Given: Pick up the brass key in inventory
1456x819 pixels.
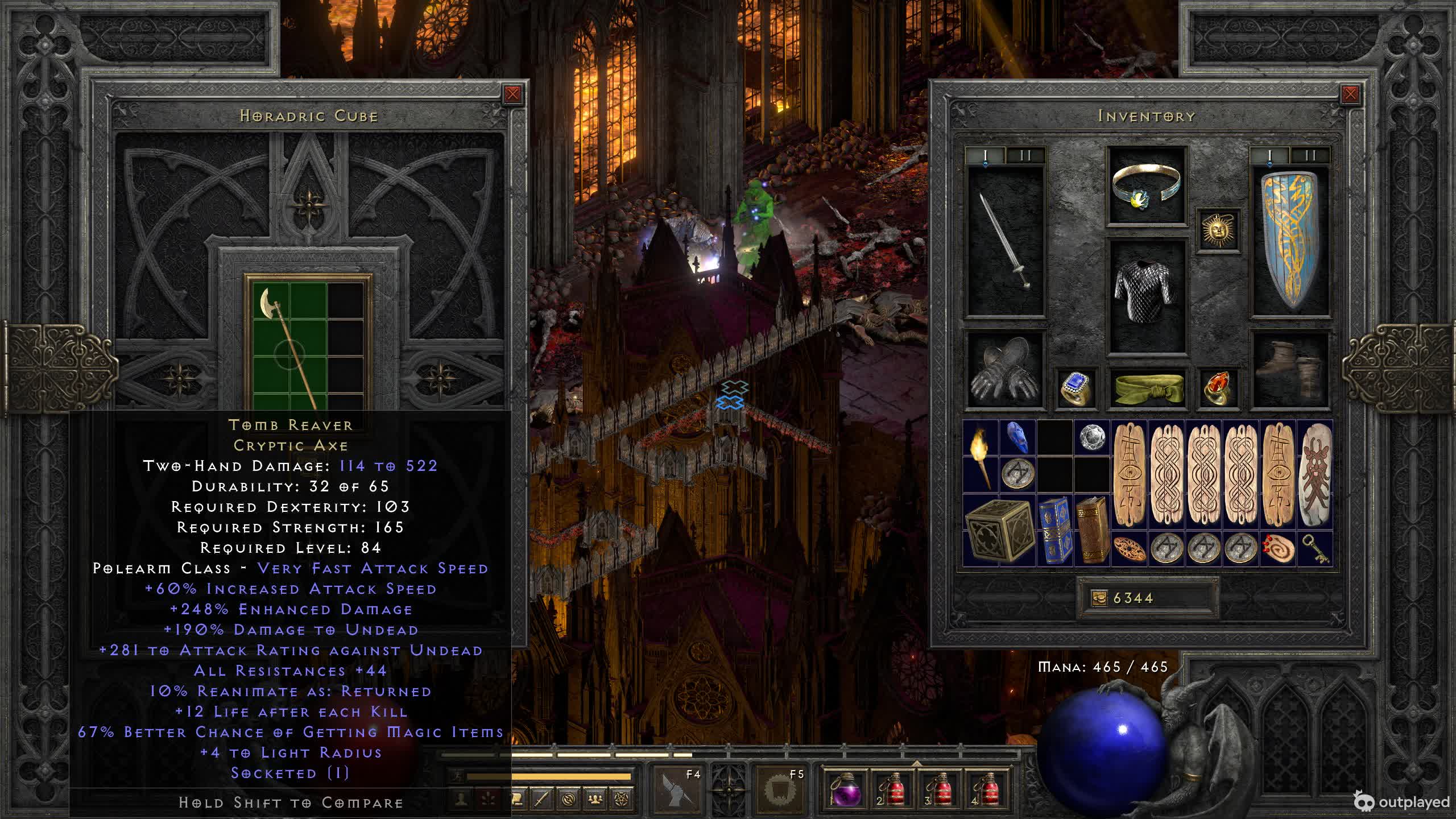Looking at the screenshot, I should click(x=1316, y=548).
